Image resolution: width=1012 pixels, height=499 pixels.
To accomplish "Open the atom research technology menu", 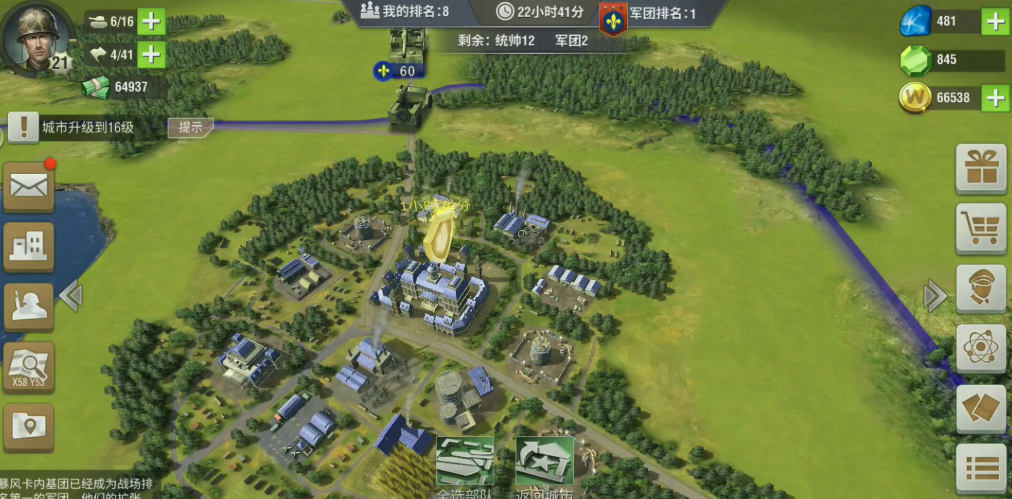I will point(980,349).
